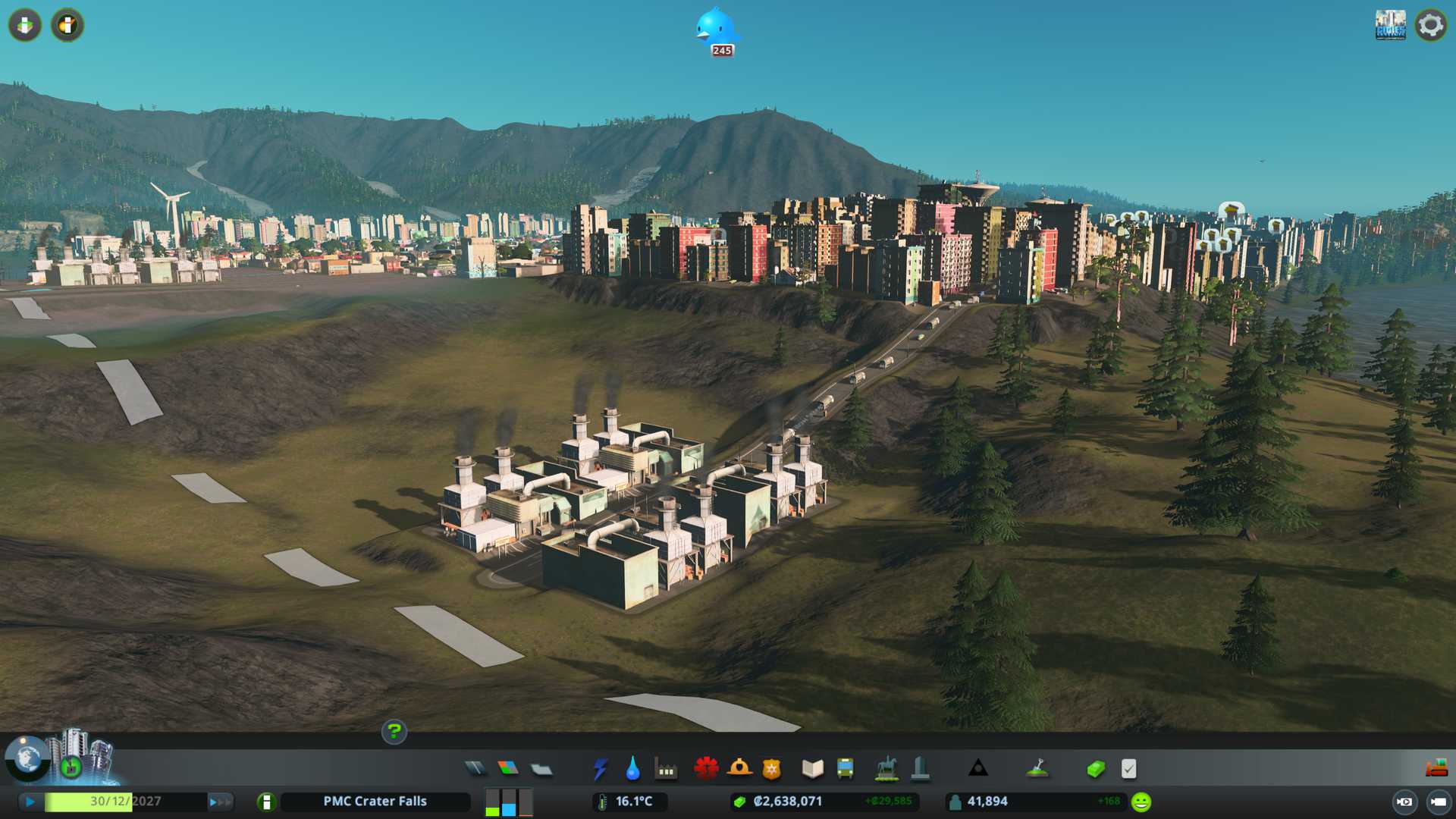Open the Healthcare build menu
Viewport: 1456px width, 819px height.
(706, 769)
